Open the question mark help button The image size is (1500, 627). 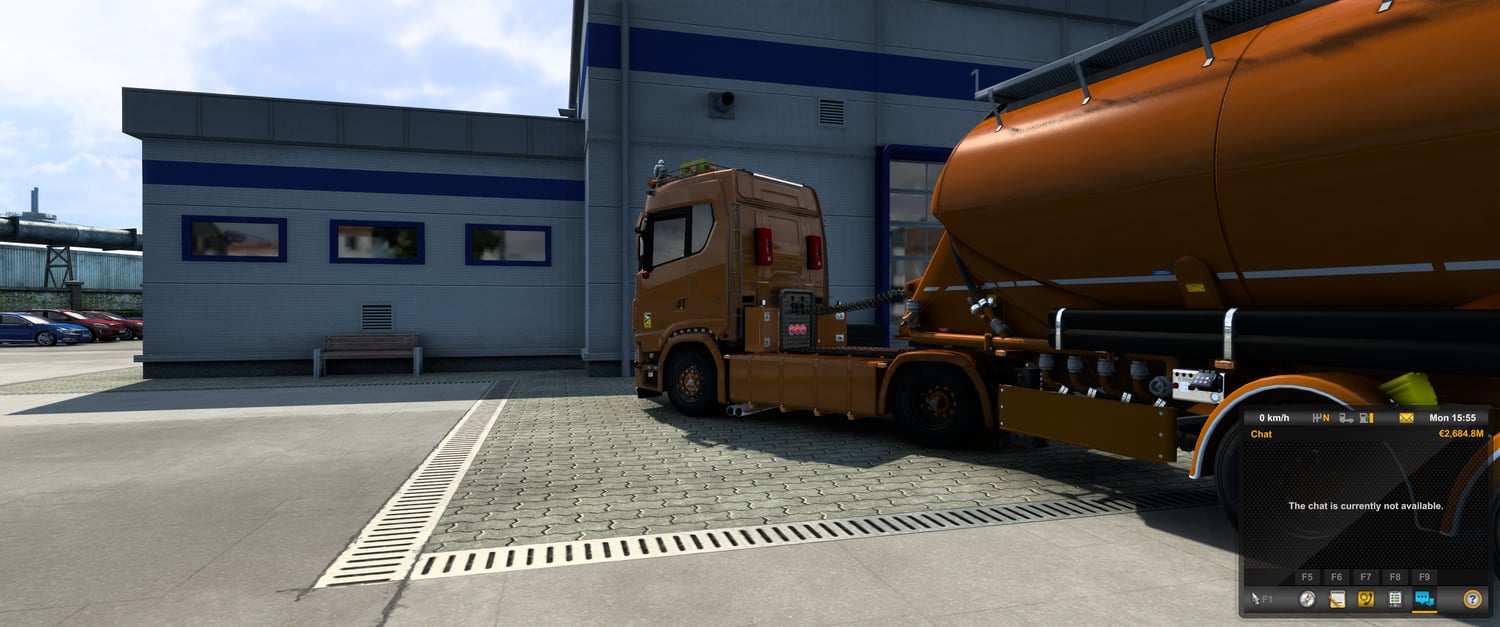click(1472, 599)
